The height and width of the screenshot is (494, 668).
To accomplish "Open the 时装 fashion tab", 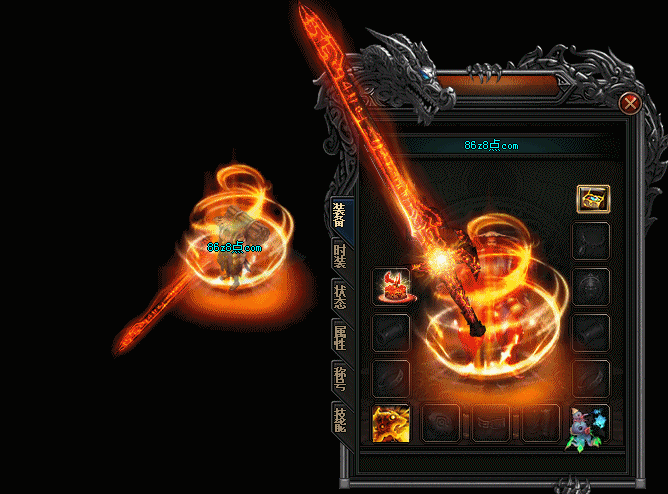I will [340, 257].
